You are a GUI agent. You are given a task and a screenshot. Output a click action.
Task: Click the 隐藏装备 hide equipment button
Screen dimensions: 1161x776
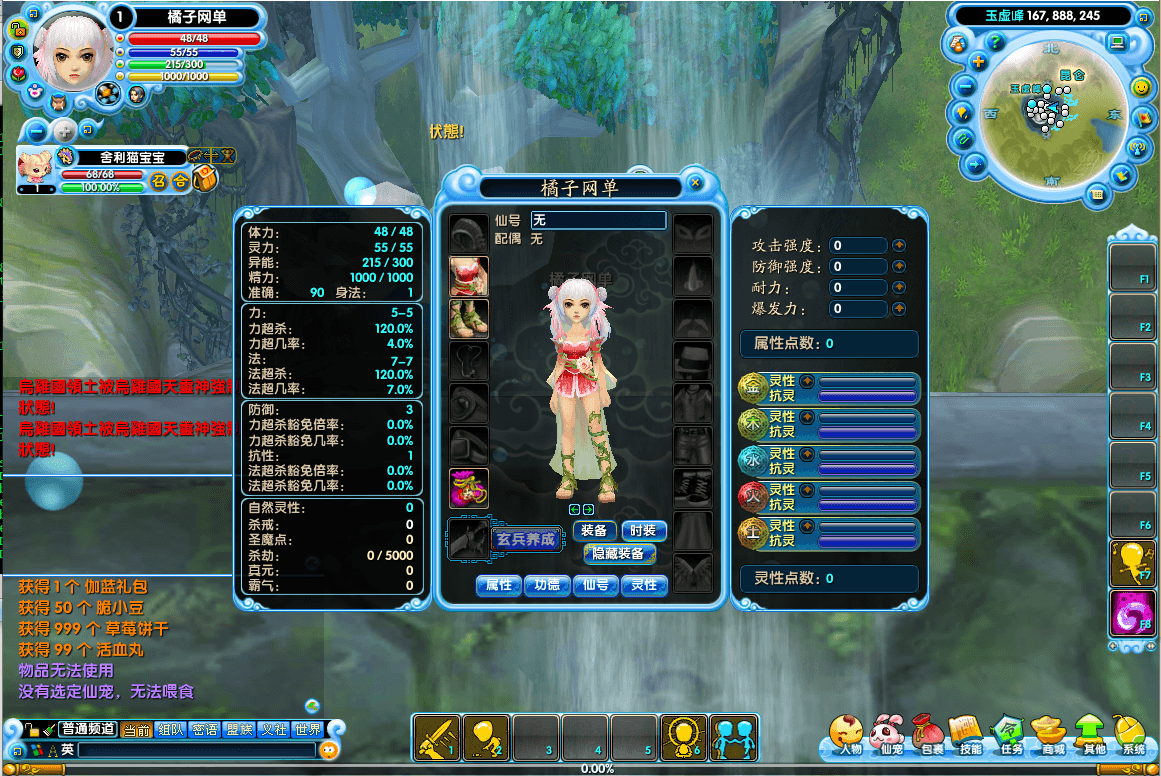click(619, 553)
